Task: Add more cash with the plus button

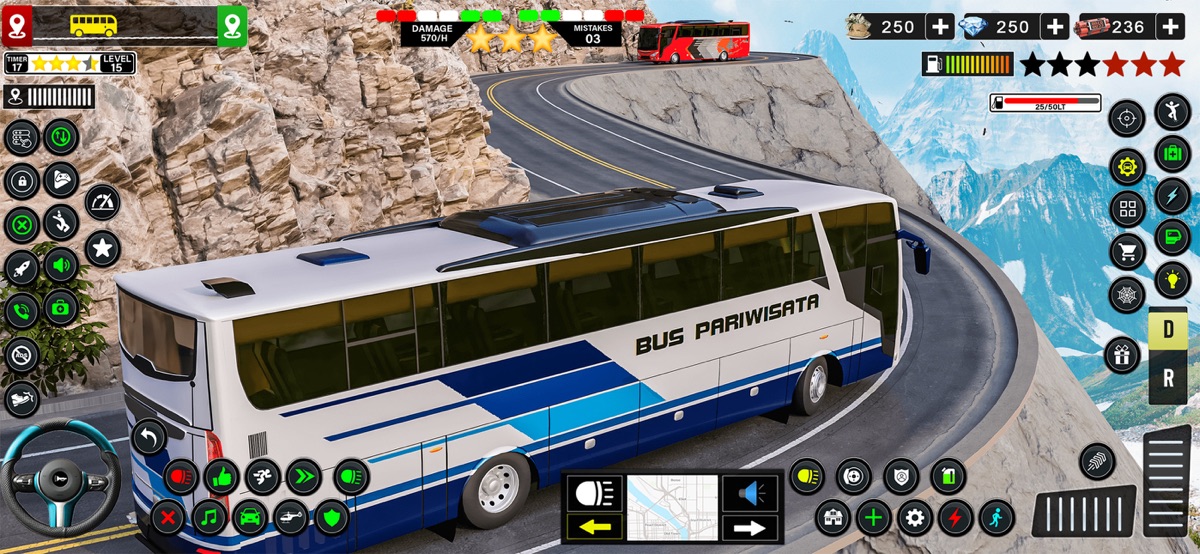Action: 939,27
